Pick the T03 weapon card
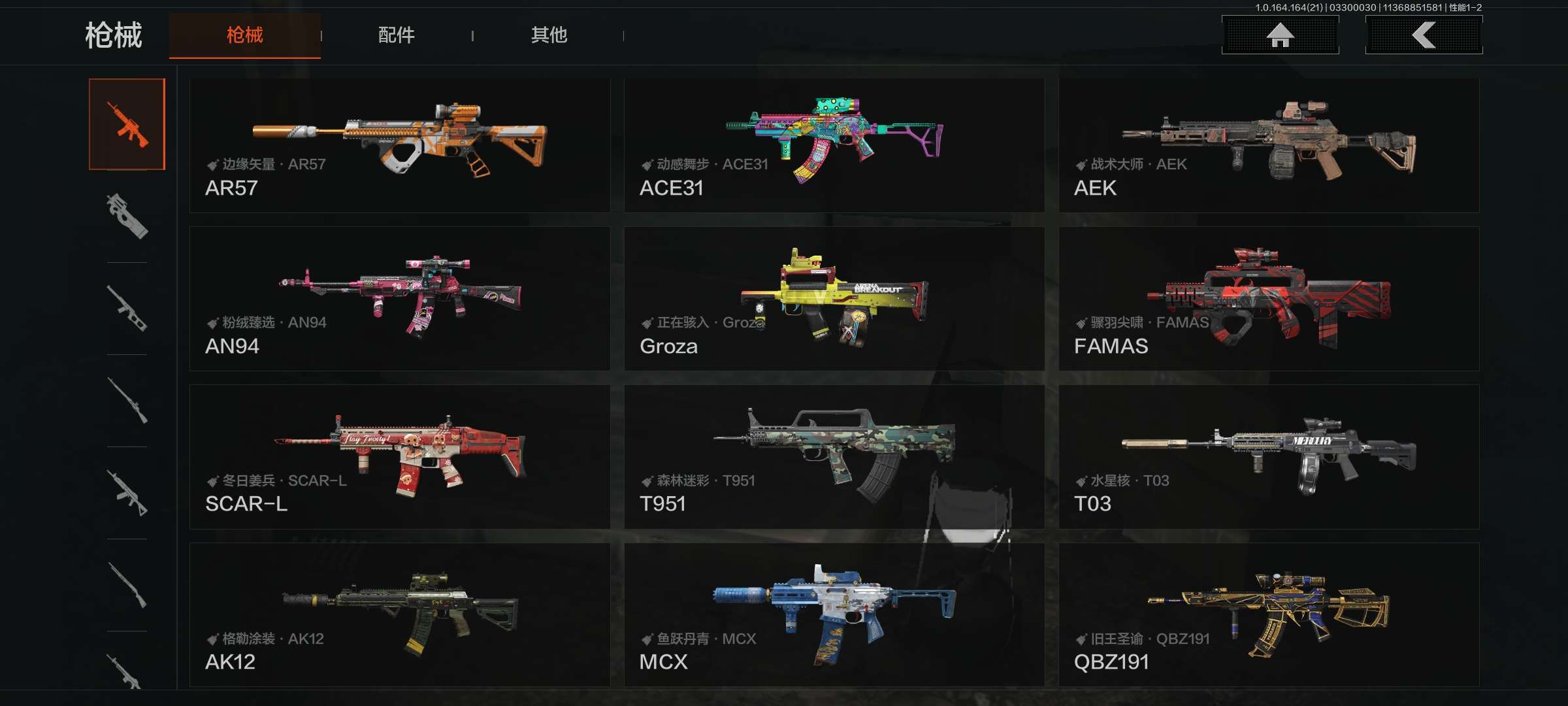 1268,457
